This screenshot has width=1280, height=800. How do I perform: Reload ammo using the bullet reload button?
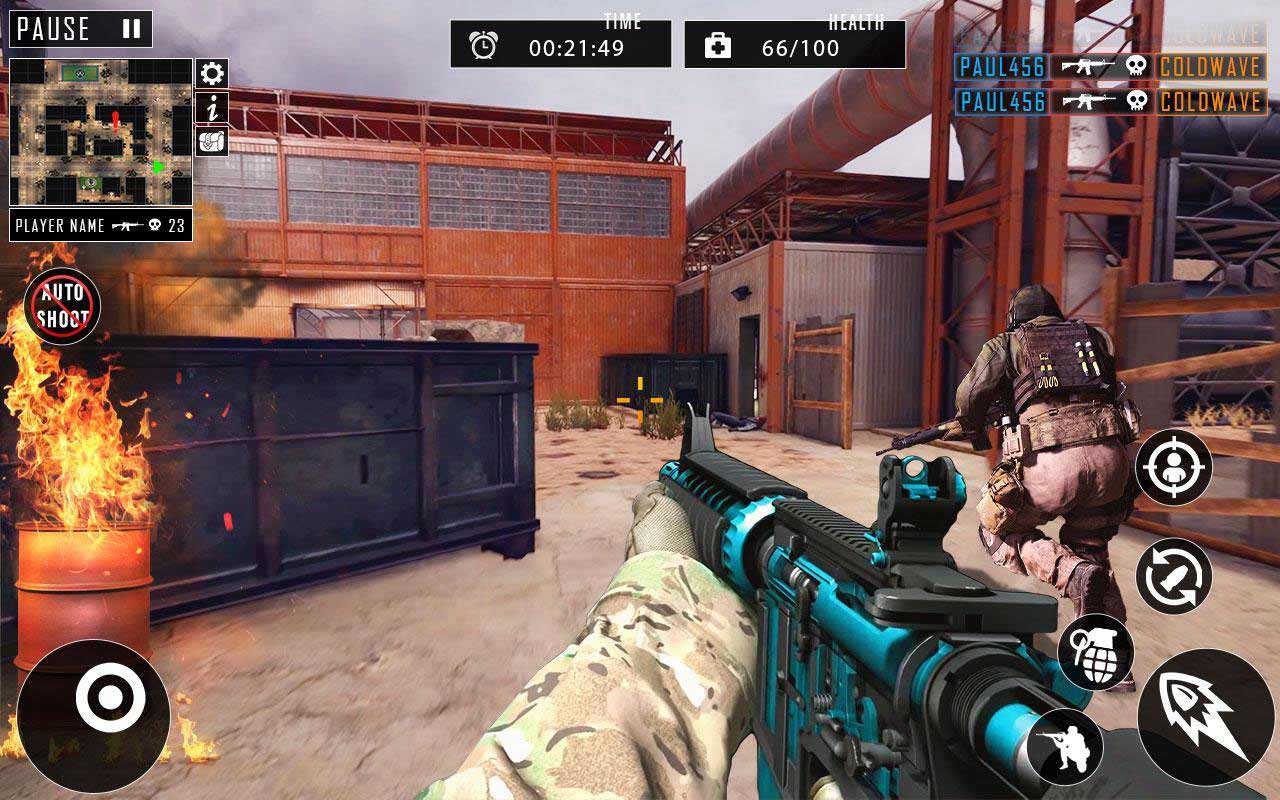1173,577
